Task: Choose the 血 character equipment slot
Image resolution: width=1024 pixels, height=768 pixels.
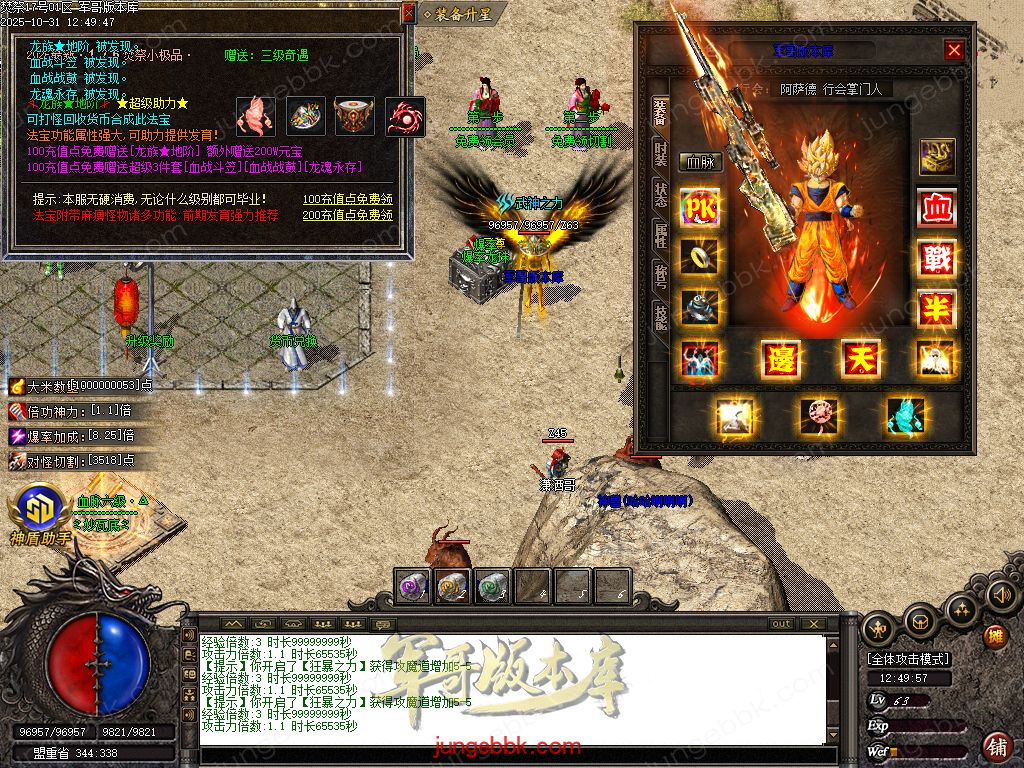Action: tap(937, 208)
